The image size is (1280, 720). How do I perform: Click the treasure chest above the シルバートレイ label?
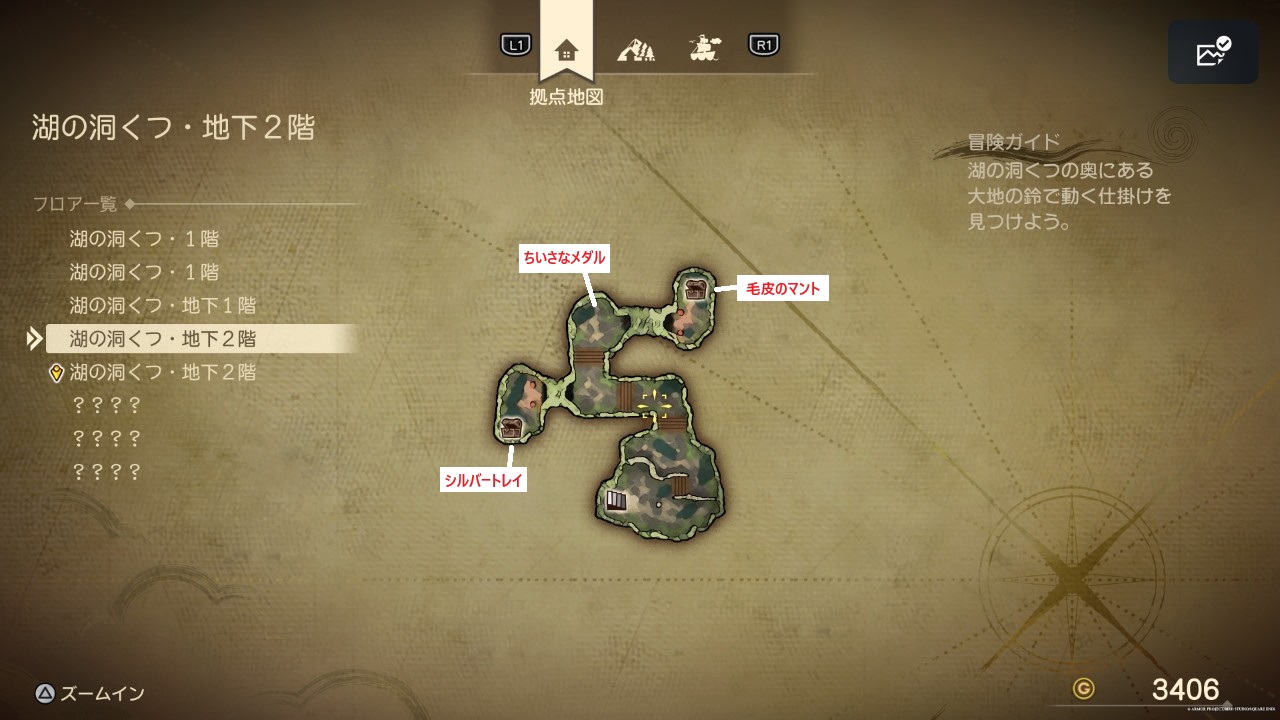coord(511,429)
